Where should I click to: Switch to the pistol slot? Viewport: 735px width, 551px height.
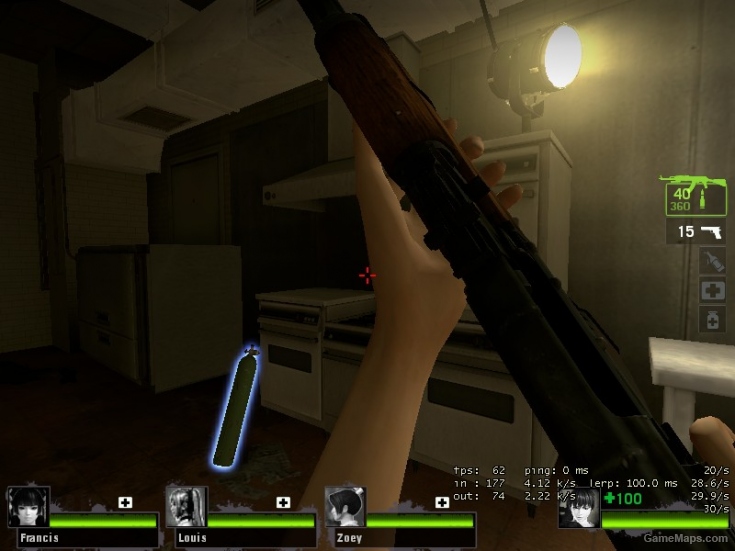click(x=696, y=232)
